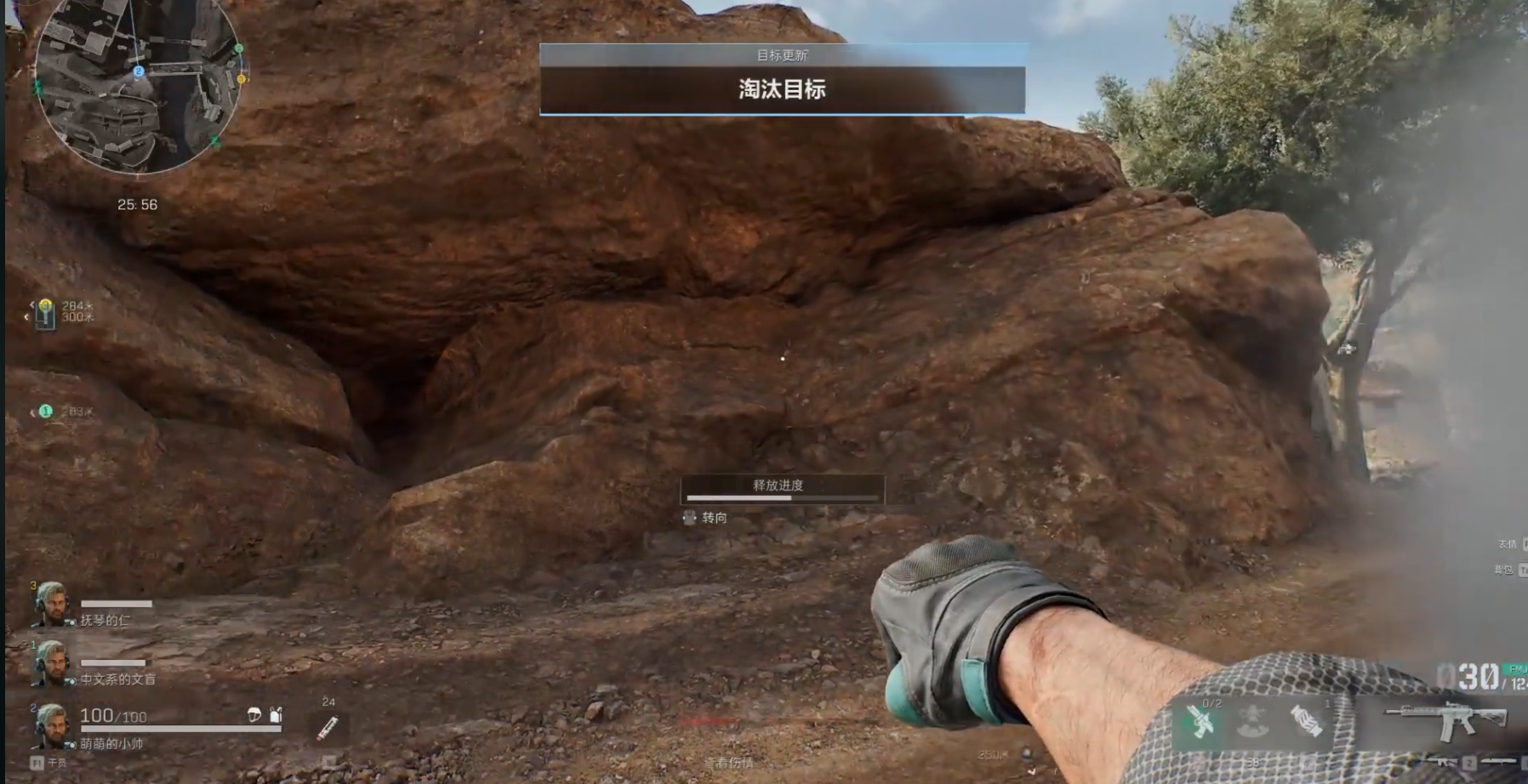Click the body armor vest icon

click(x=276, y=715)
